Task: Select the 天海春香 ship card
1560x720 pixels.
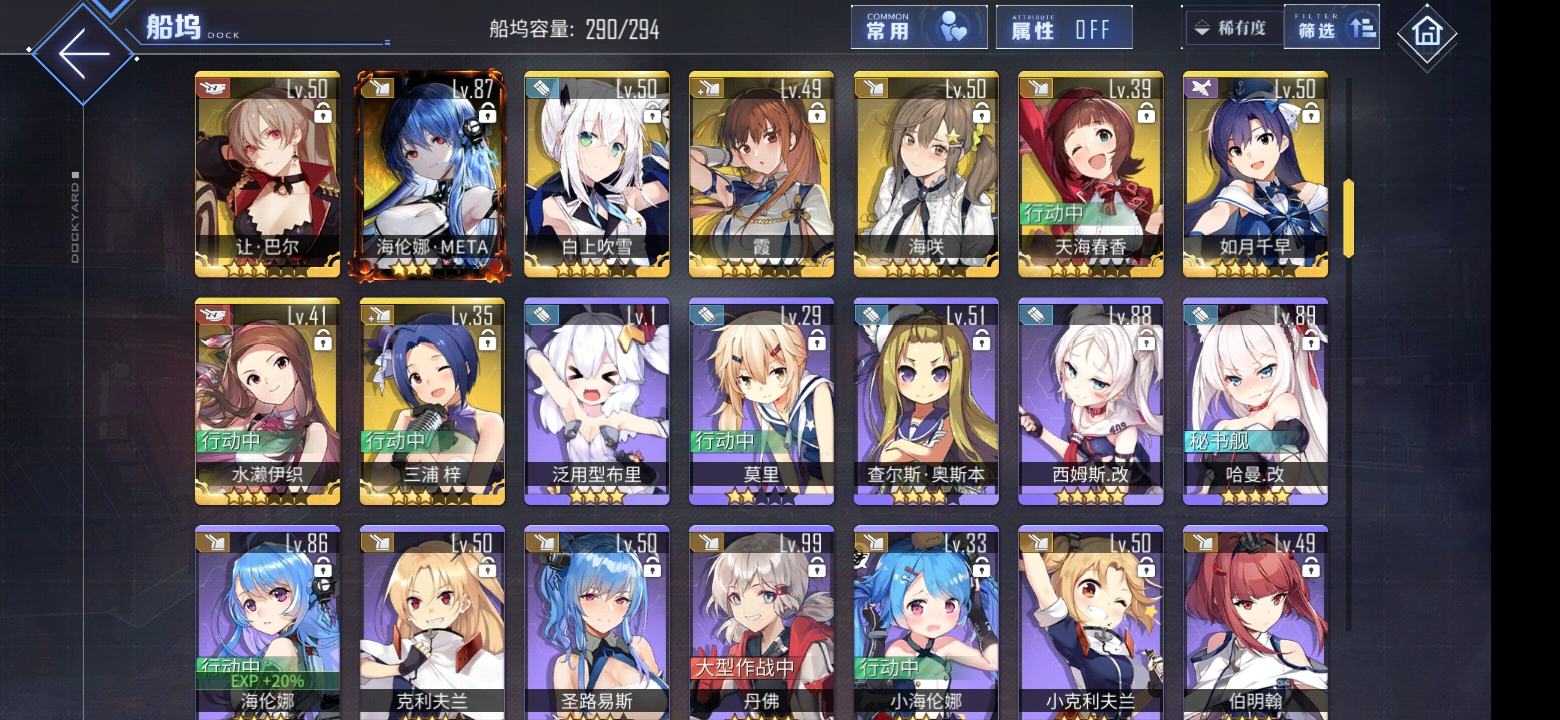Action: pyautogui.click(x=1091, y=174)
